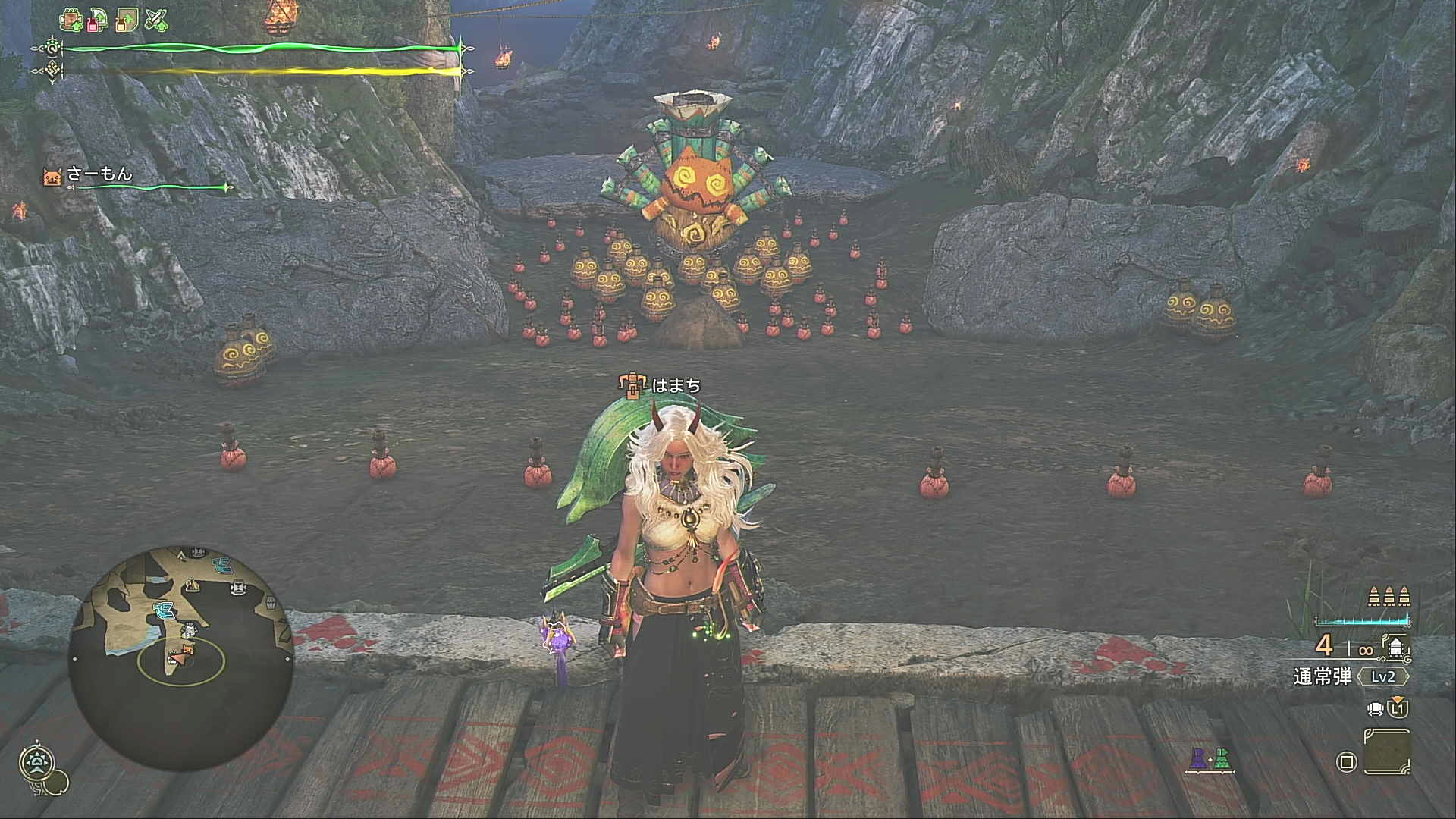Select the crossed swords attack buff icon

[156, 20]
